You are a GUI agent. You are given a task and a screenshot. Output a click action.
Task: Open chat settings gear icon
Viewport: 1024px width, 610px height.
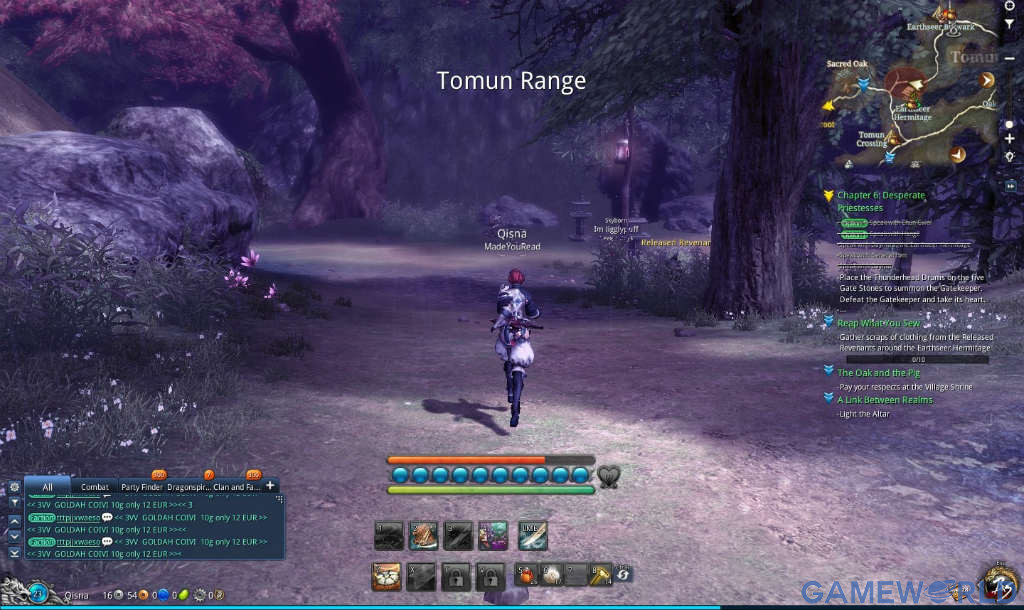[x=14, y=487]
